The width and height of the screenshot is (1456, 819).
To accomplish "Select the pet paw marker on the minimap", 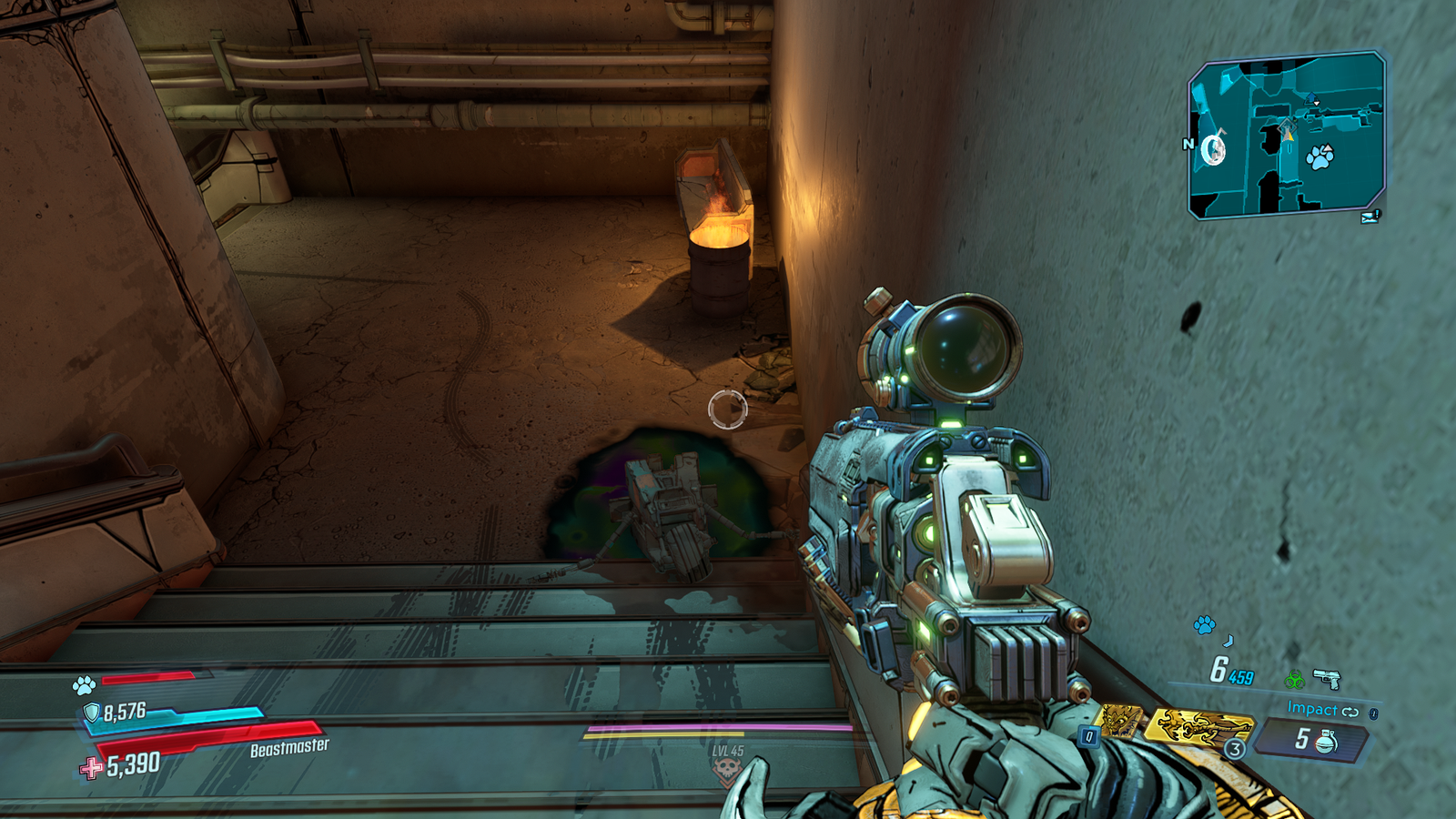I will [x=1319, y=157].
